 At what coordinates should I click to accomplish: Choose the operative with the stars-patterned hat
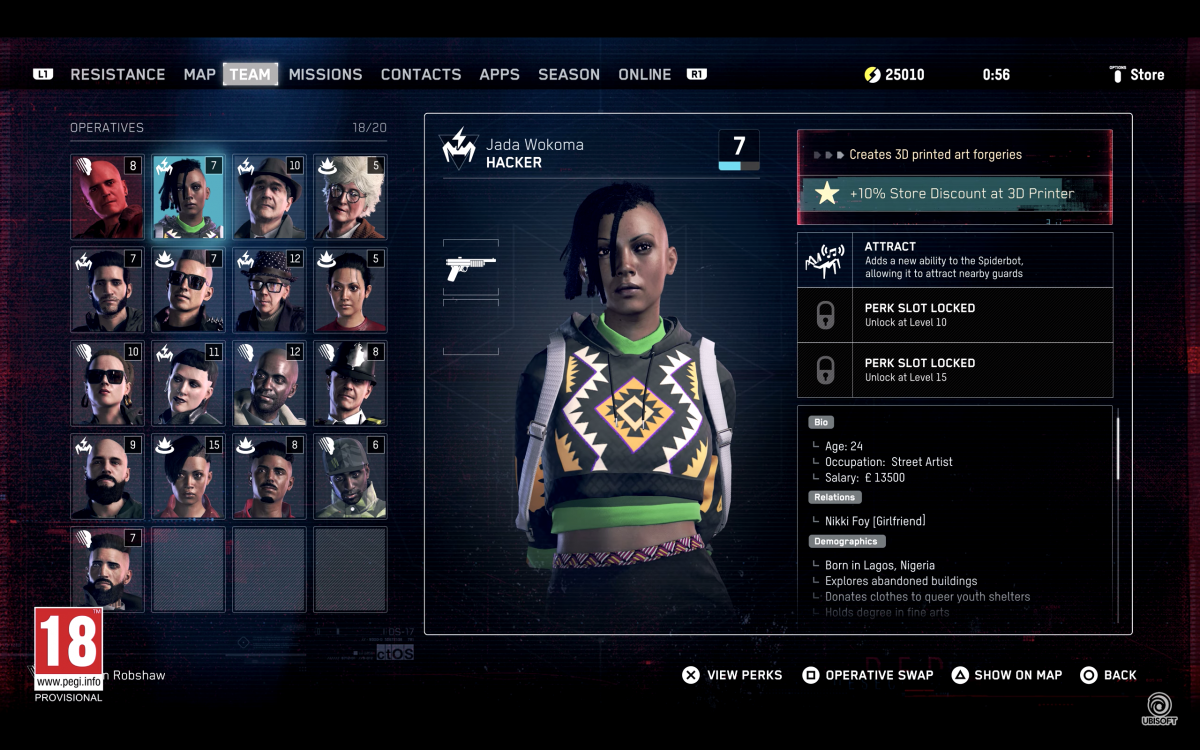point(269,290)
